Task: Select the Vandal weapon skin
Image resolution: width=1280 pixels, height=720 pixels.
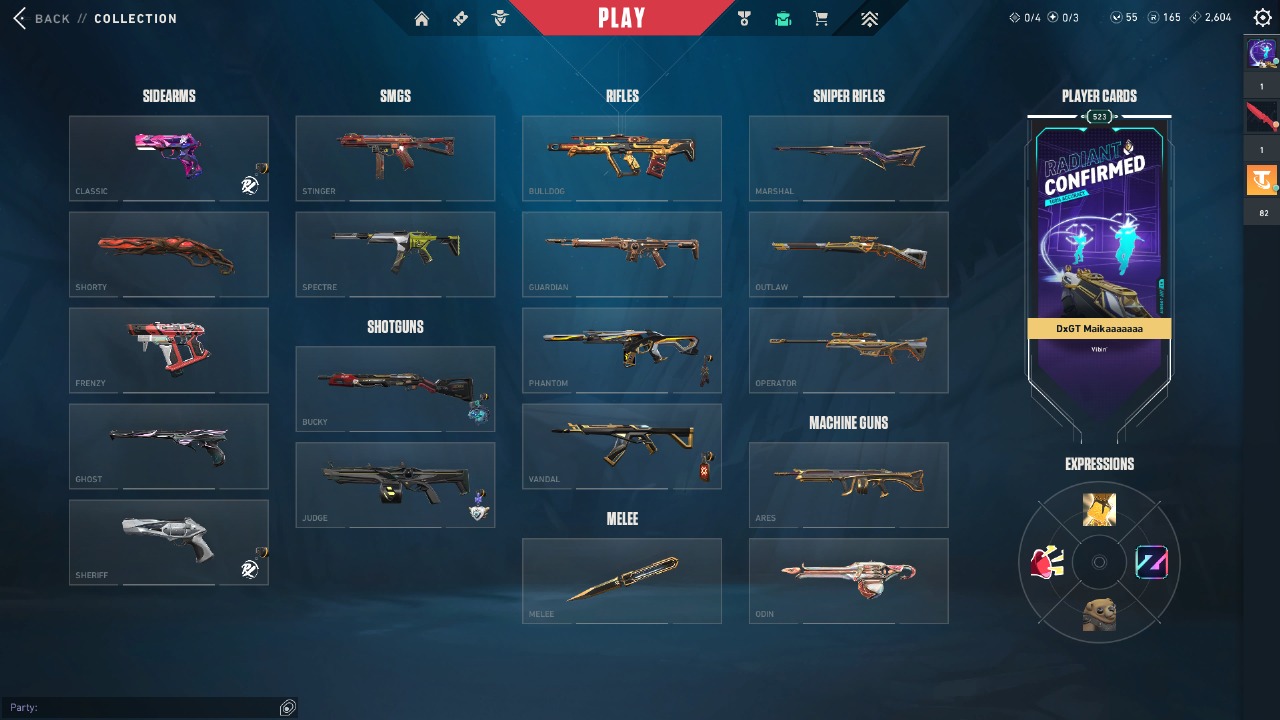Action: click(x=621, y=445)
